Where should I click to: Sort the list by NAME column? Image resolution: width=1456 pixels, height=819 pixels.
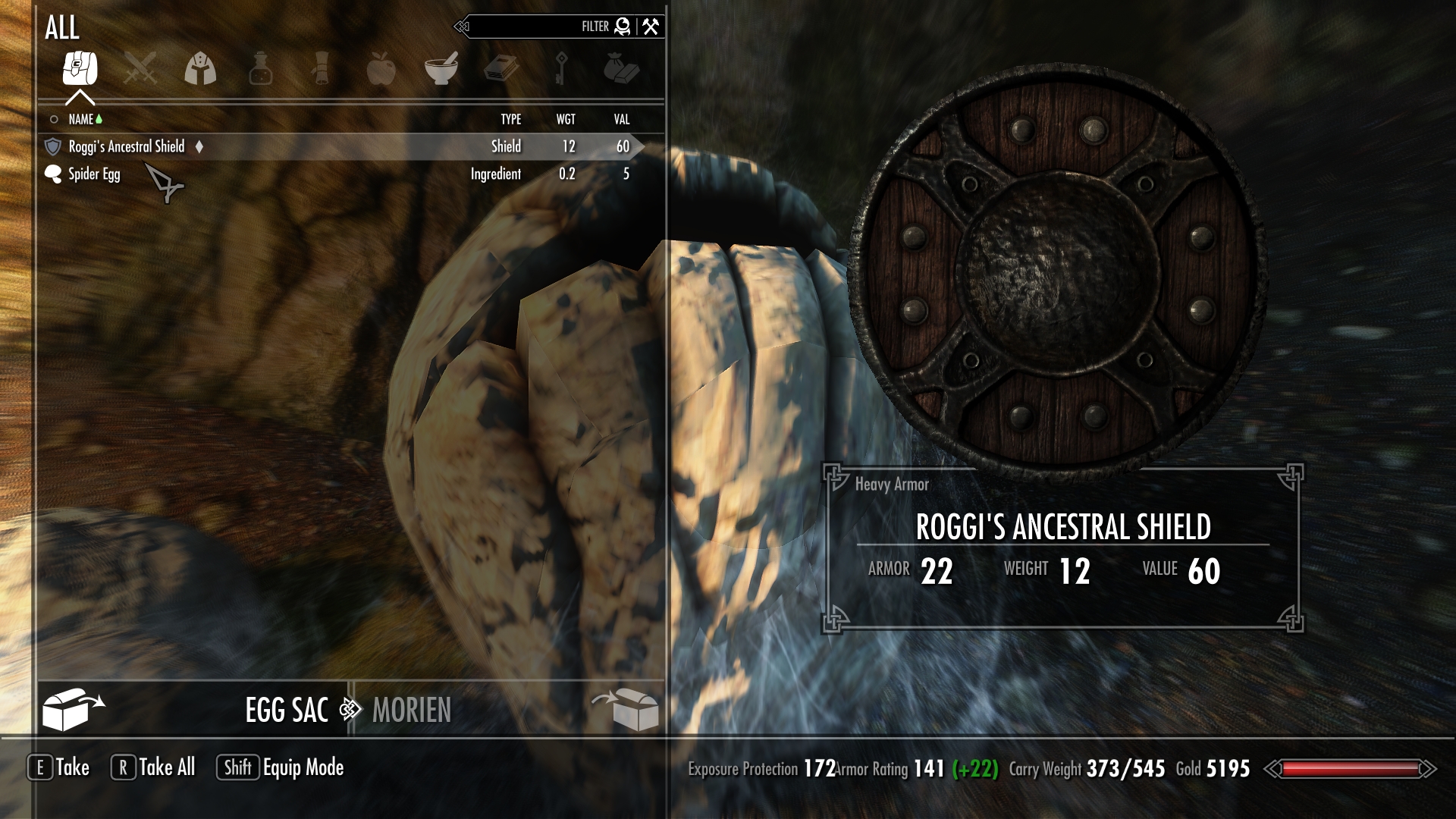[81, 120]
